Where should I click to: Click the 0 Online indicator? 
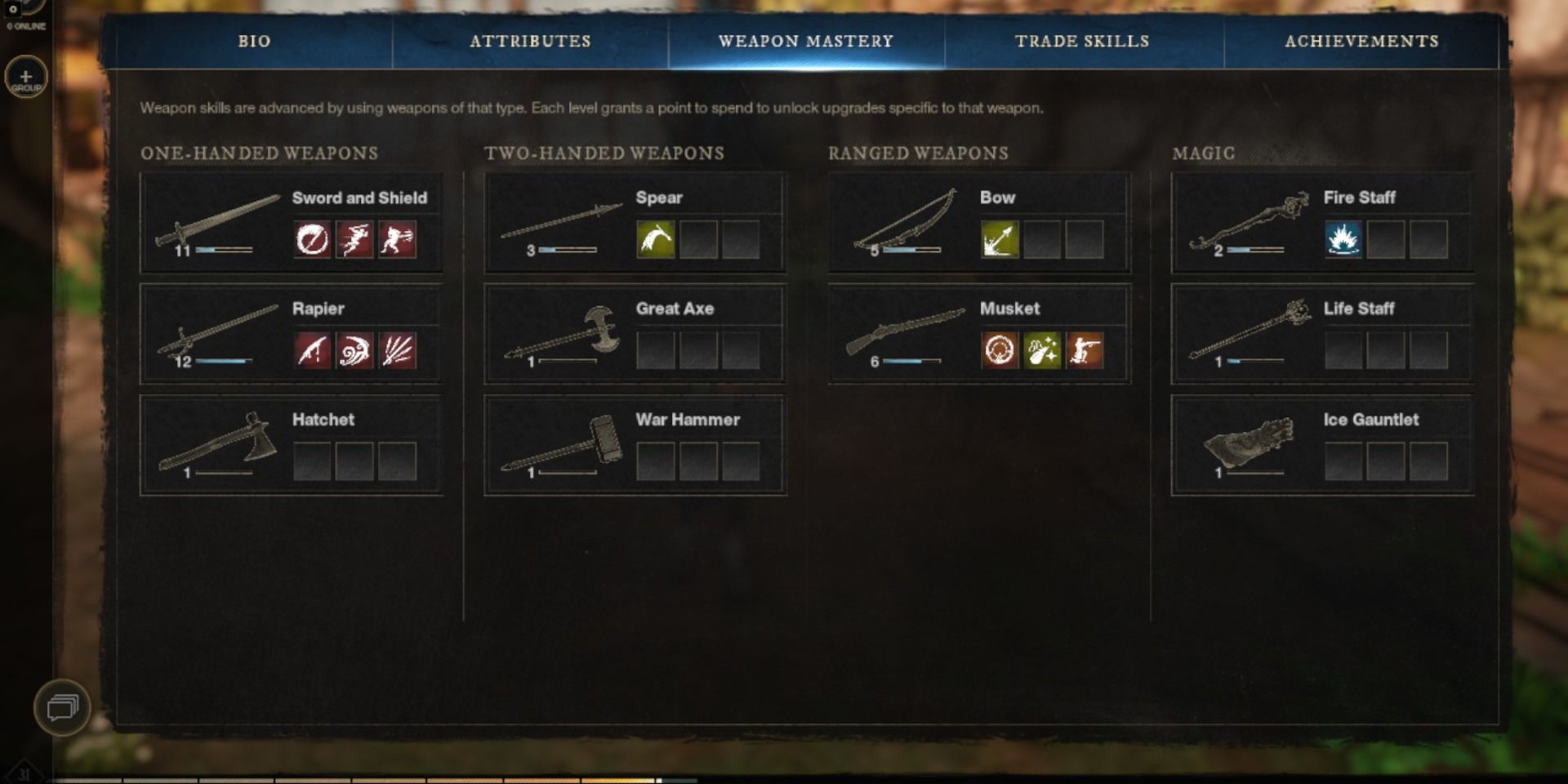23,25
